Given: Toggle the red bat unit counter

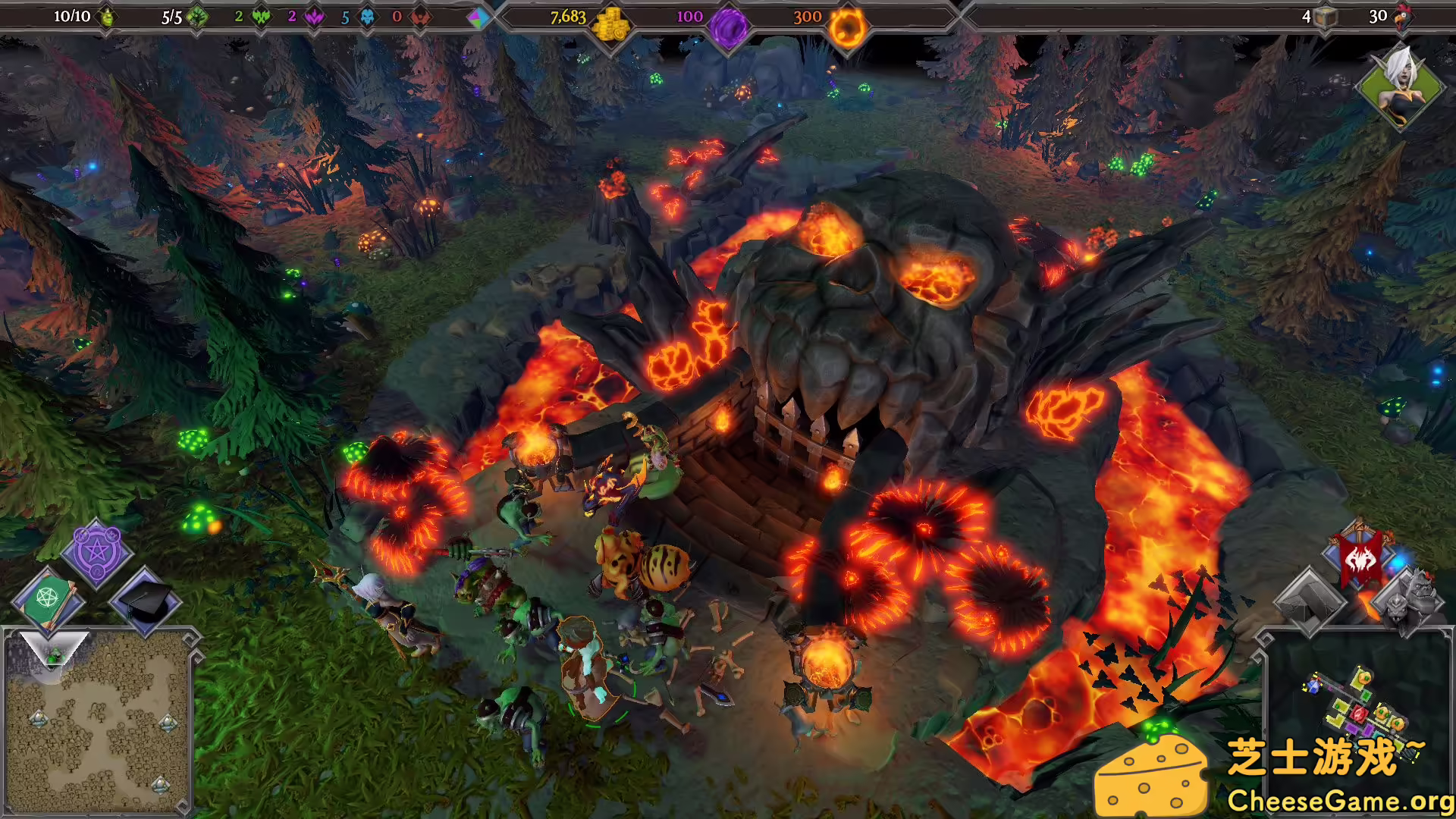Looking at the screenshot, I should click(419, 17).
